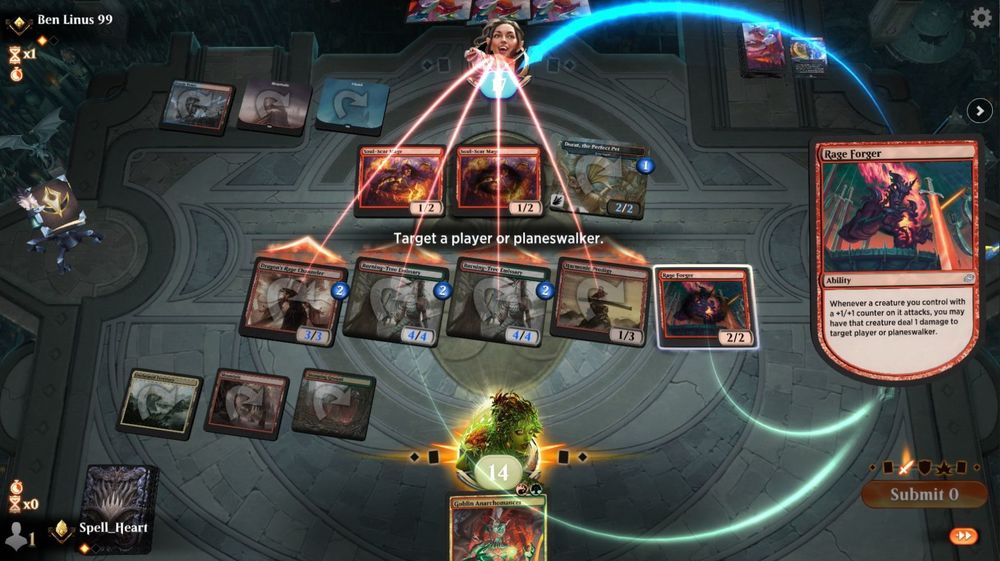This screenshot has width=1000, height=561.
Task: Choose the Harmonic Prodigy 1/3 creature
Action: [600, 301]
